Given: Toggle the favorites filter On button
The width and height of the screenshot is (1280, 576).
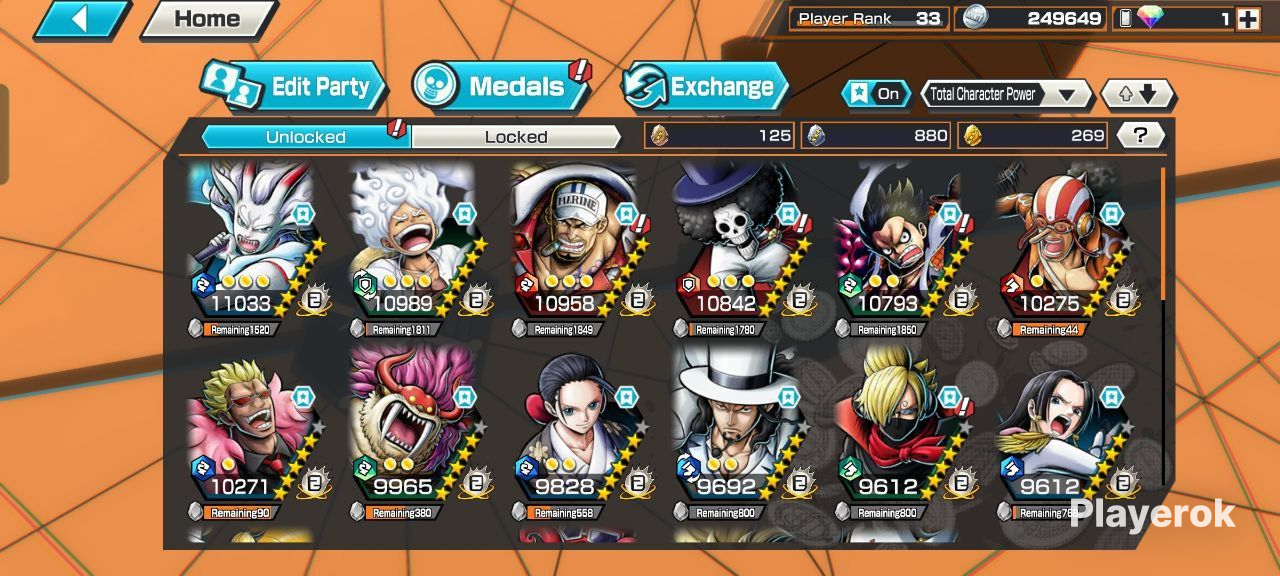Looking at the screenshot, I should [x=876, y=94].
